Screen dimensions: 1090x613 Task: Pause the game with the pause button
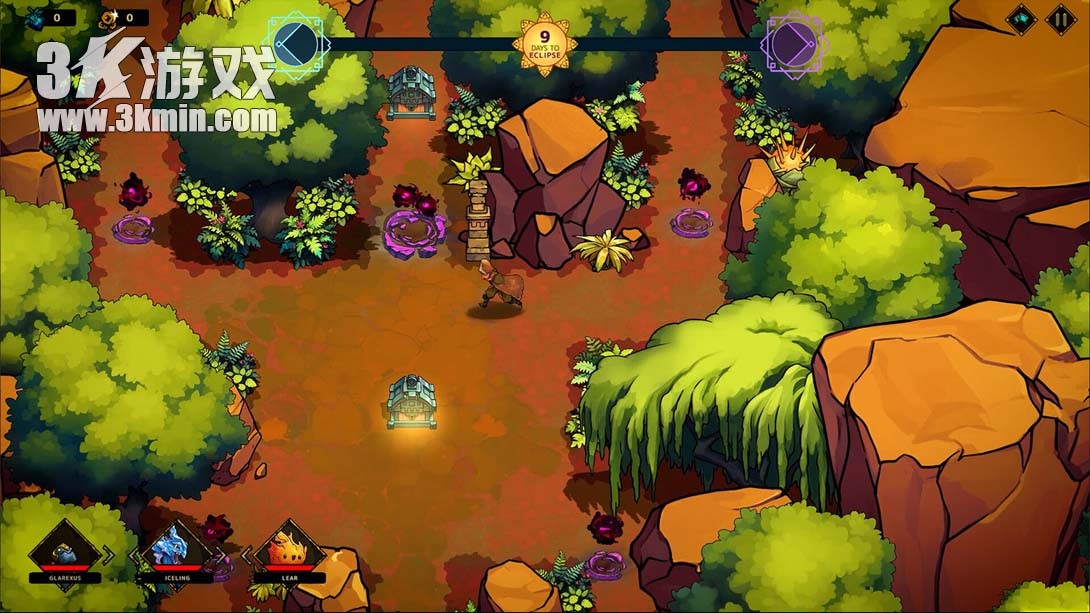1060,18
